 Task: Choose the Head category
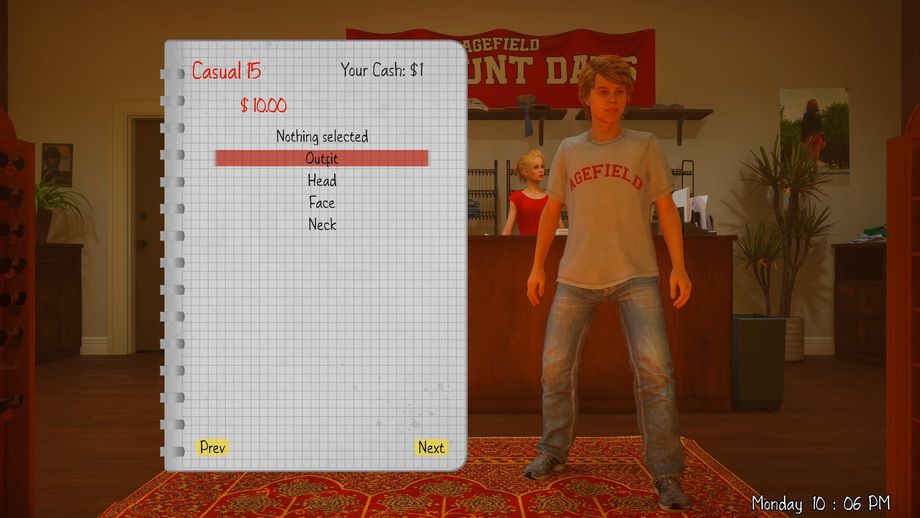click(x=322, y=181)
